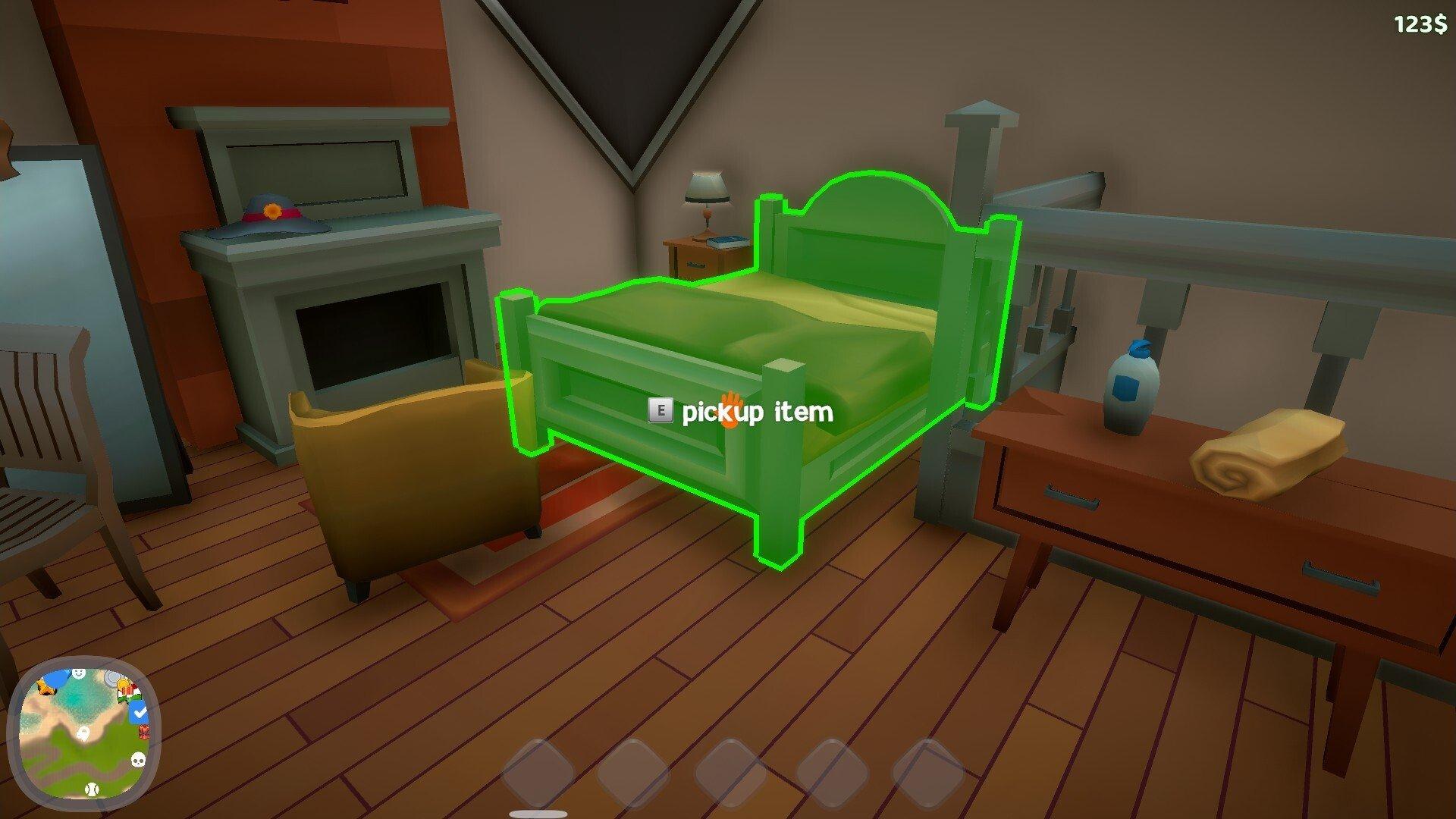The image size is (1456, 819).
Task: Select the white ghost marker on minimap
Action: tap(83, 733)
